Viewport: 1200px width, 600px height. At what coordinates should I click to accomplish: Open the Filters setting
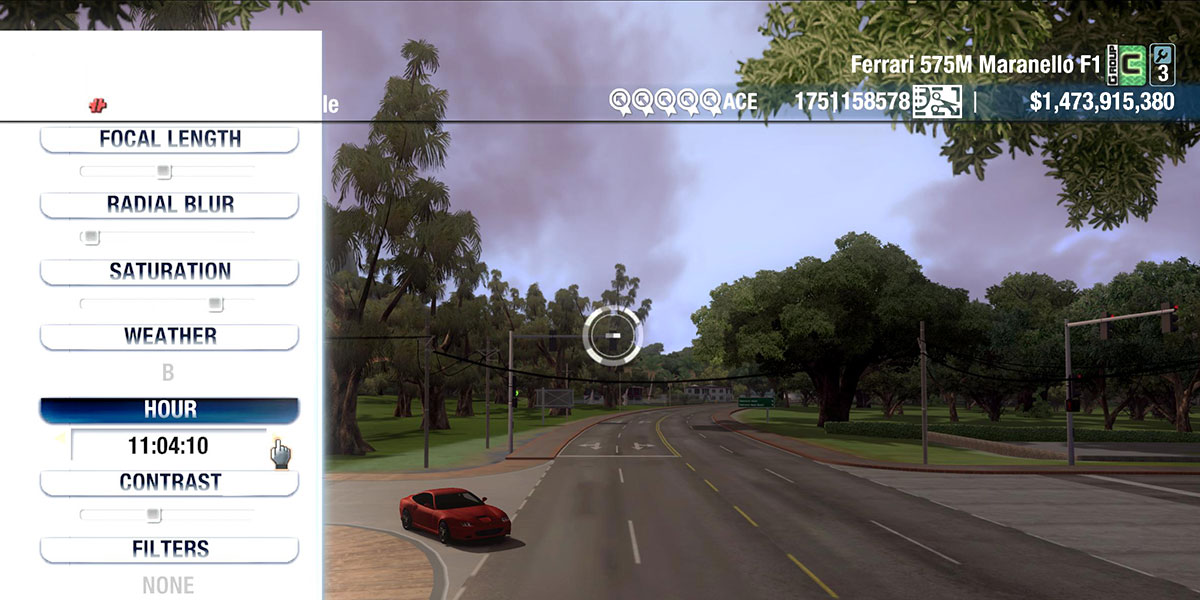[169, 549]
